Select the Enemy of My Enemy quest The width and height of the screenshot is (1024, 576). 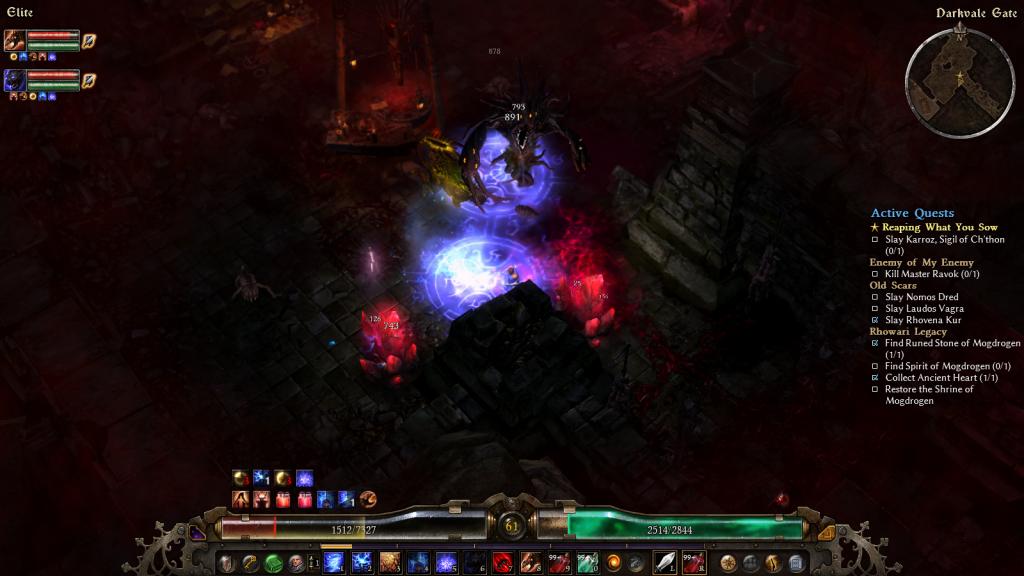(x=921, y=262)
